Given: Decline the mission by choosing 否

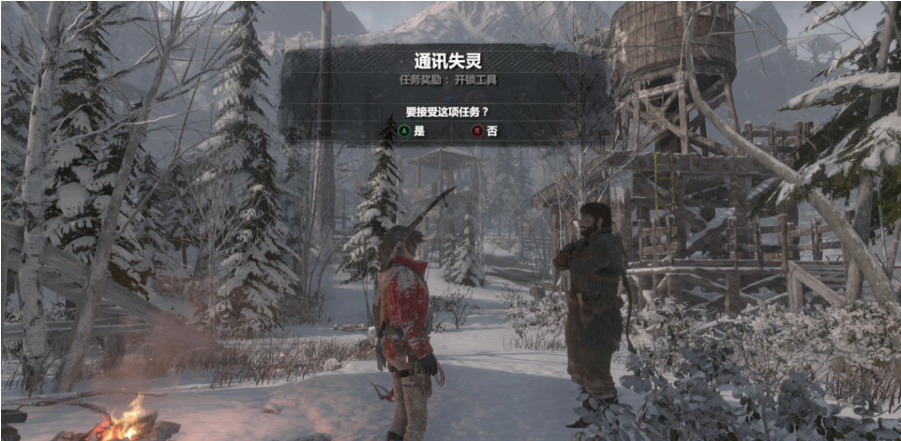Looking at the screenshot, I should [485, 130].
